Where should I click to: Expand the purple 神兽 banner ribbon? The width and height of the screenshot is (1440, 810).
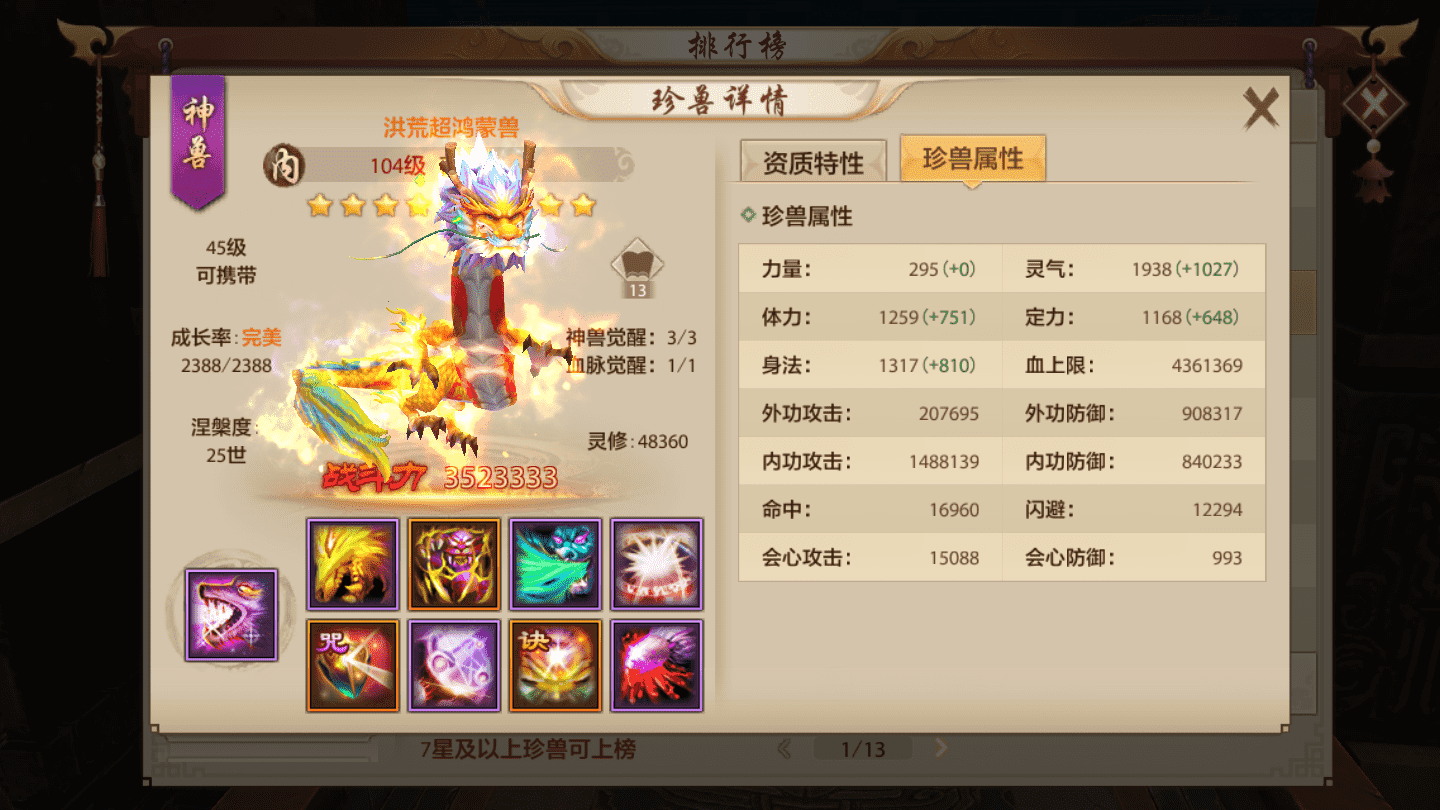point(196,140)
